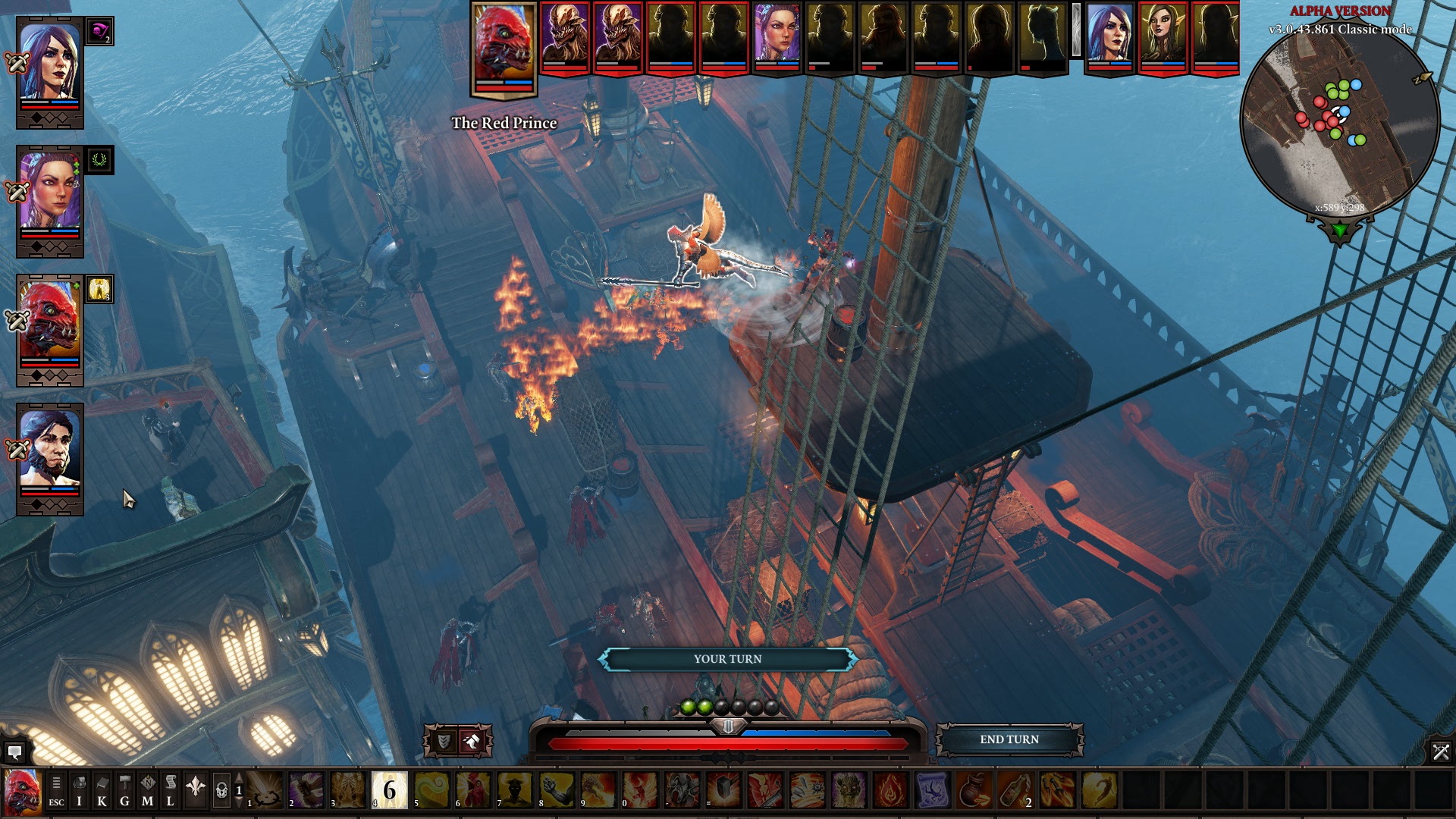Screen dimensions: 1456x819
Task: Open the inventory with the I button
Action: tap(79, 791)
